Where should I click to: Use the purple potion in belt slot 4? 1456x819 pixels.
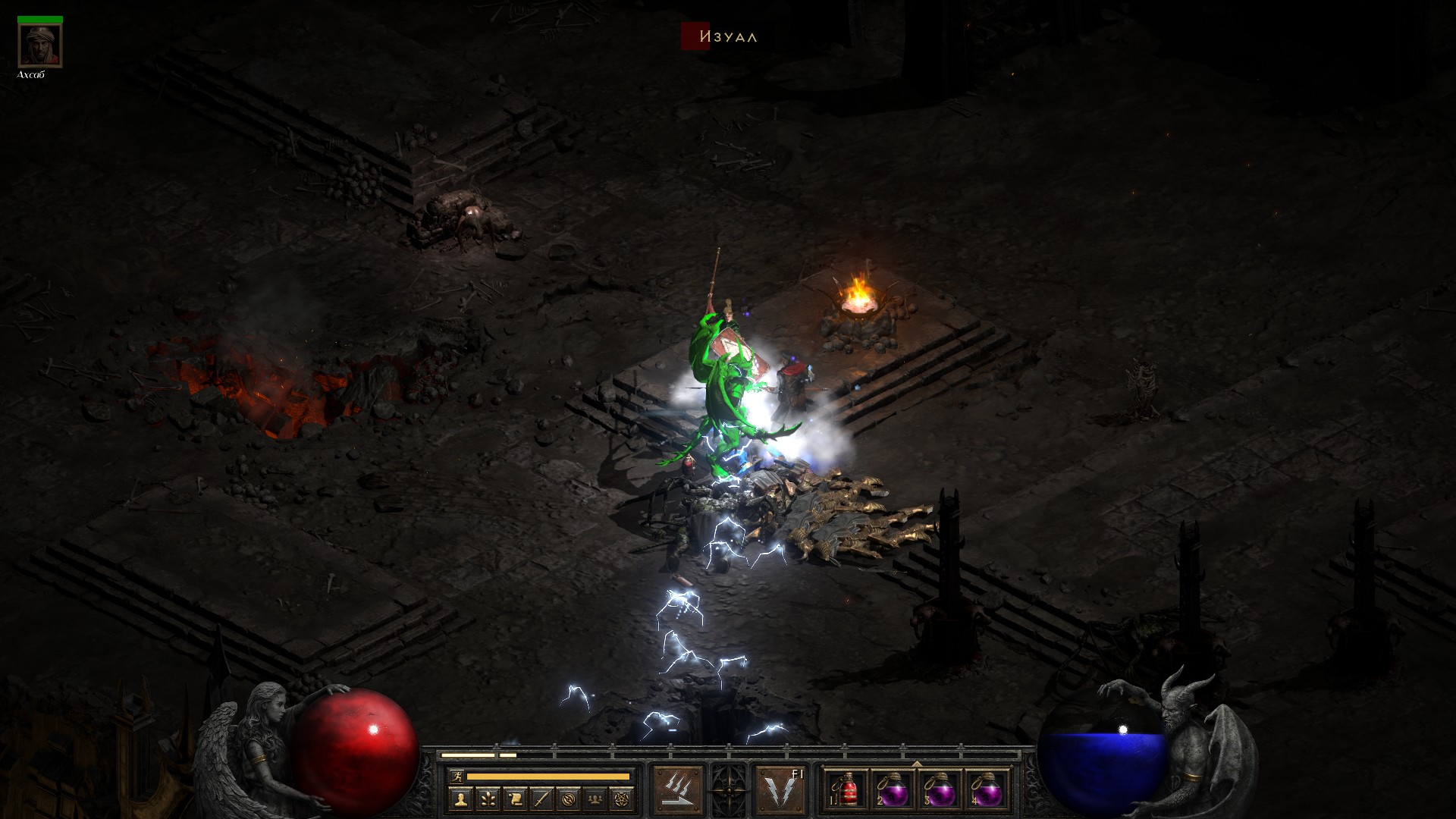pos(987,790)
